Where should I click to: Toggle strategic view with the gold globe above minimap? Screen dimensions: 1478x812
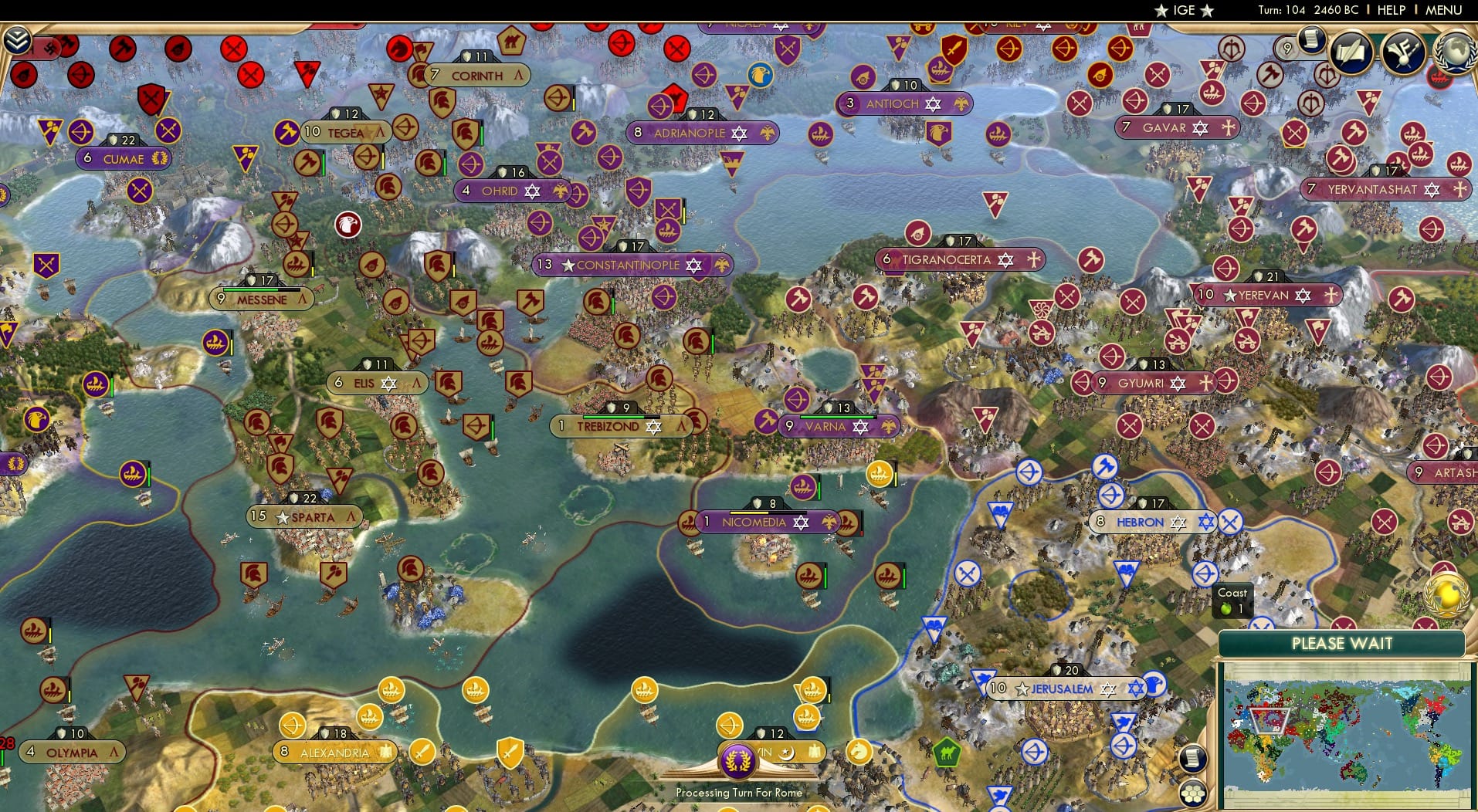(1446, 595)
